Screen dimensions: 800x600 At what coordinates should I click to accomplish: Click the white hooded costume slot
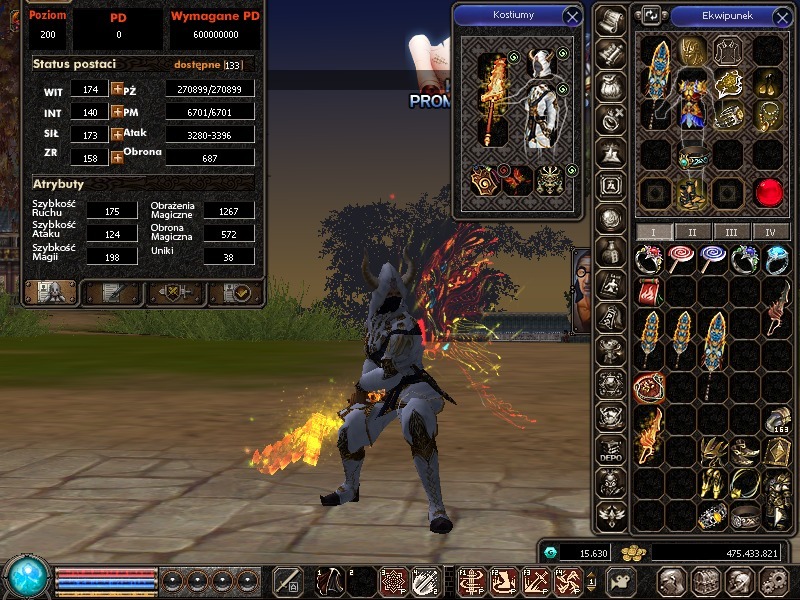[x=541, y=98]
